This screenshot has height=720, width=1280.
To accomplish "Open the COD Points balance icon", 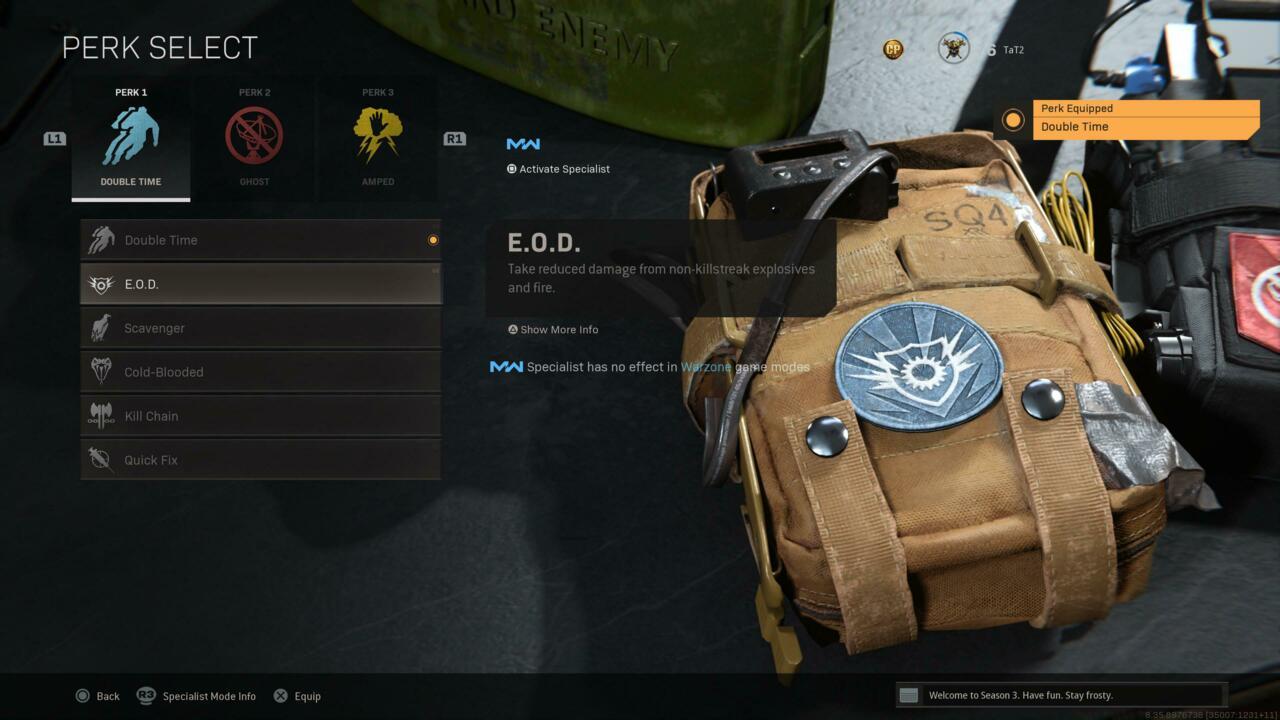I will pos(893,49).
